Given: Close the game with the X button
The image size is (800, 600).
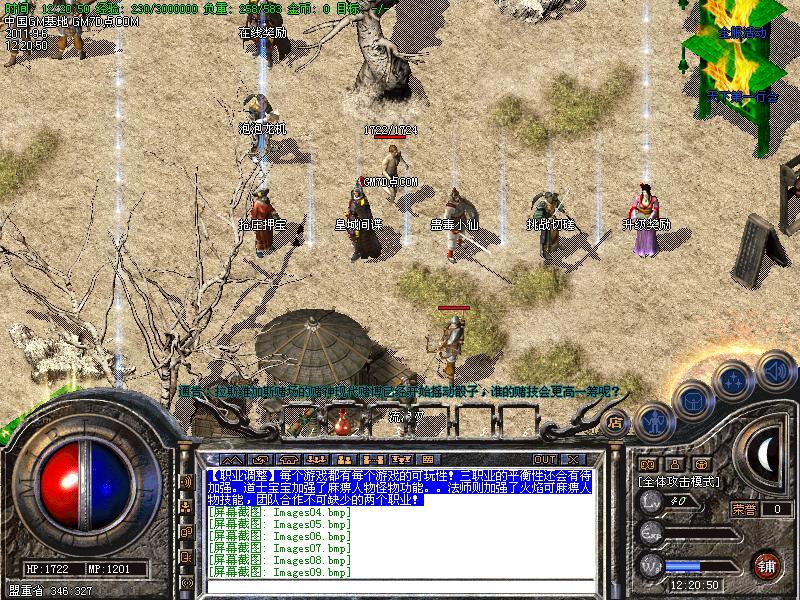Looking at the screenshot, I should (x=575, y=459).
